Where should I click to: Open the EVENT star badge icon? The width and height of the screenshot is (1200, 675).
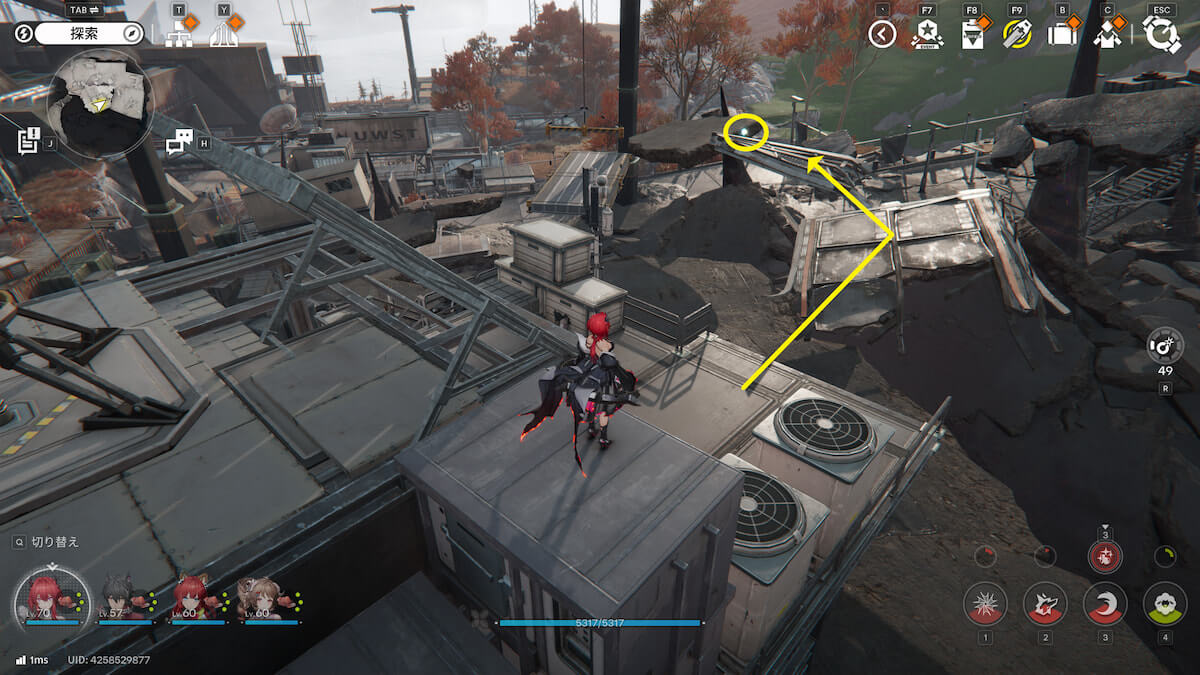927,35
